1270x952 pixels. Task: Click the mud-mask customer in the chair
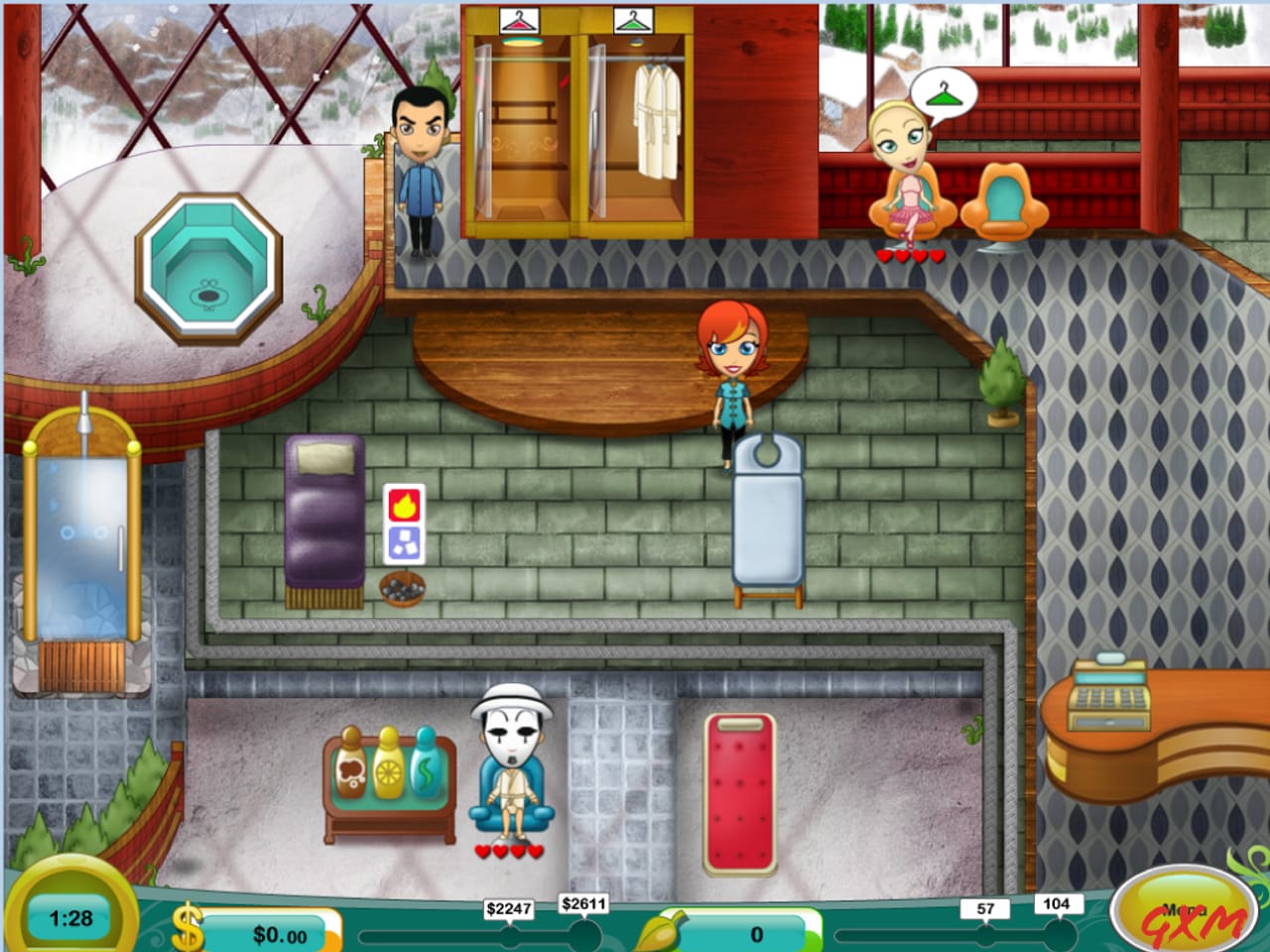[511, 764]
